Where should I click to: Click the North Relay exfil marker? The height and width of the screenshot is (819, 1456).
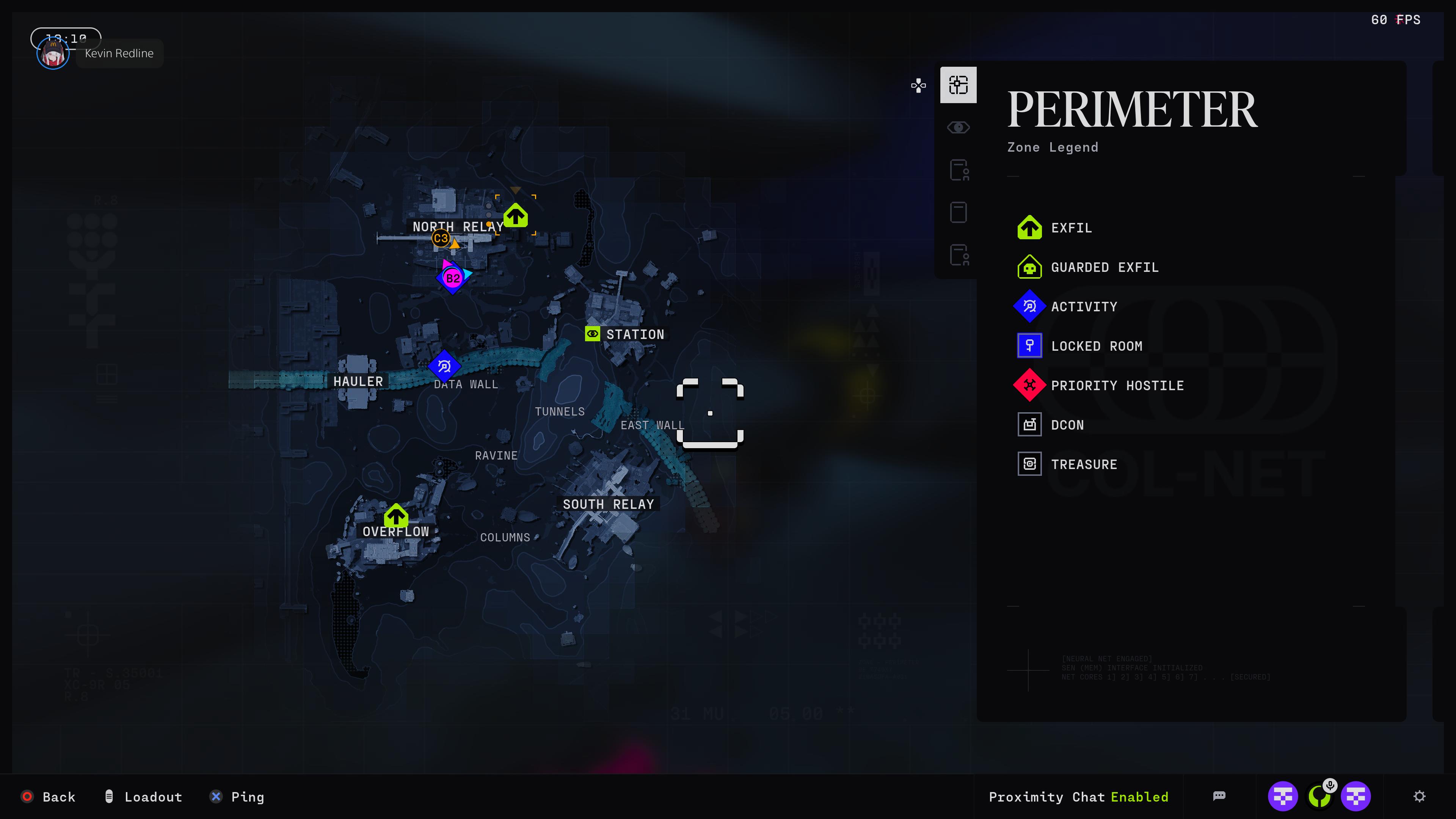(x=516, y=216)
